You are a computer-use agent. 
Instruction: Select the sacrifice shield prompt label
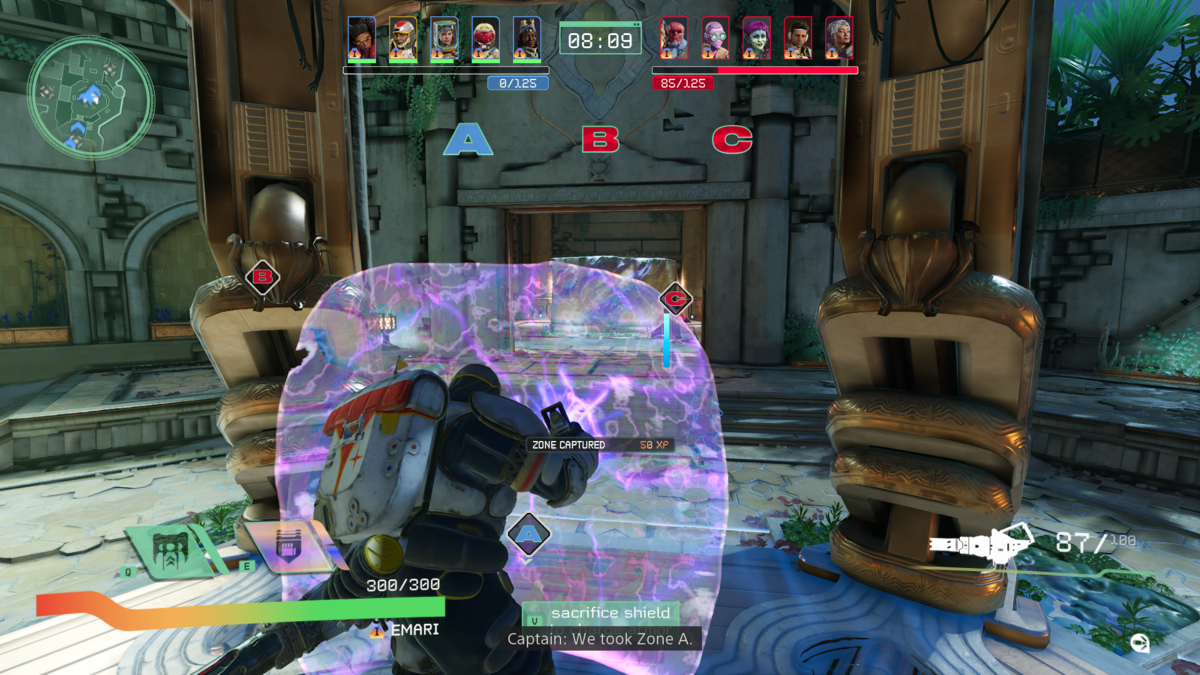(x=600, y=613)
